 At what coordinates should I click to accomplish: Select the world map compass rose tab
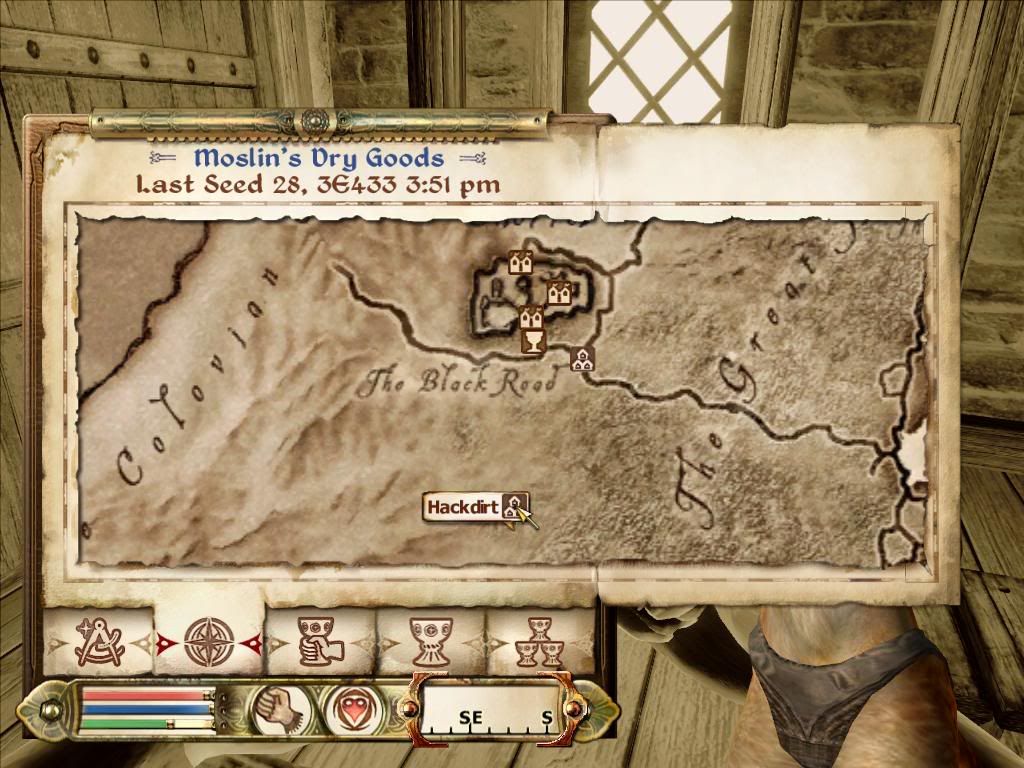[x=209, y=640]
